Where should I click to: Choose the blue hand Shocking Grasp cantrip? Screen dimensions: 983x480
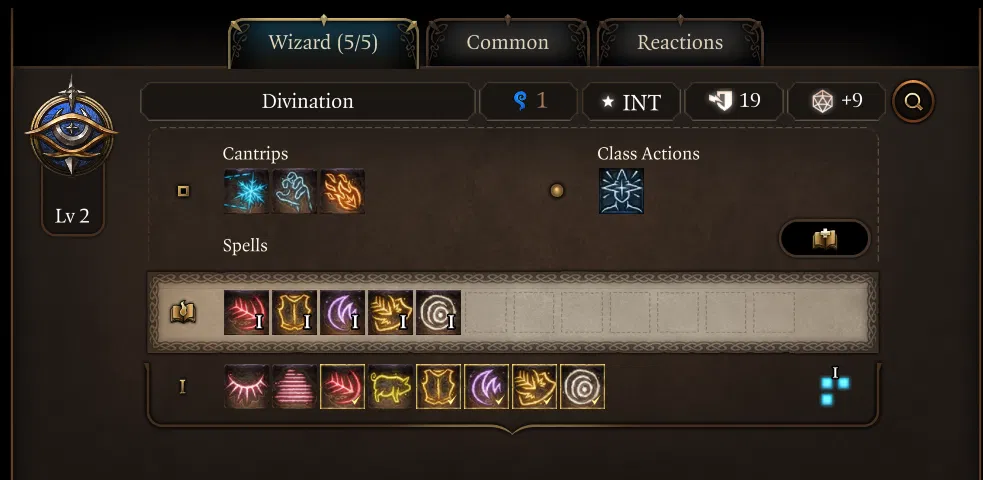click(x=294, y=191)
